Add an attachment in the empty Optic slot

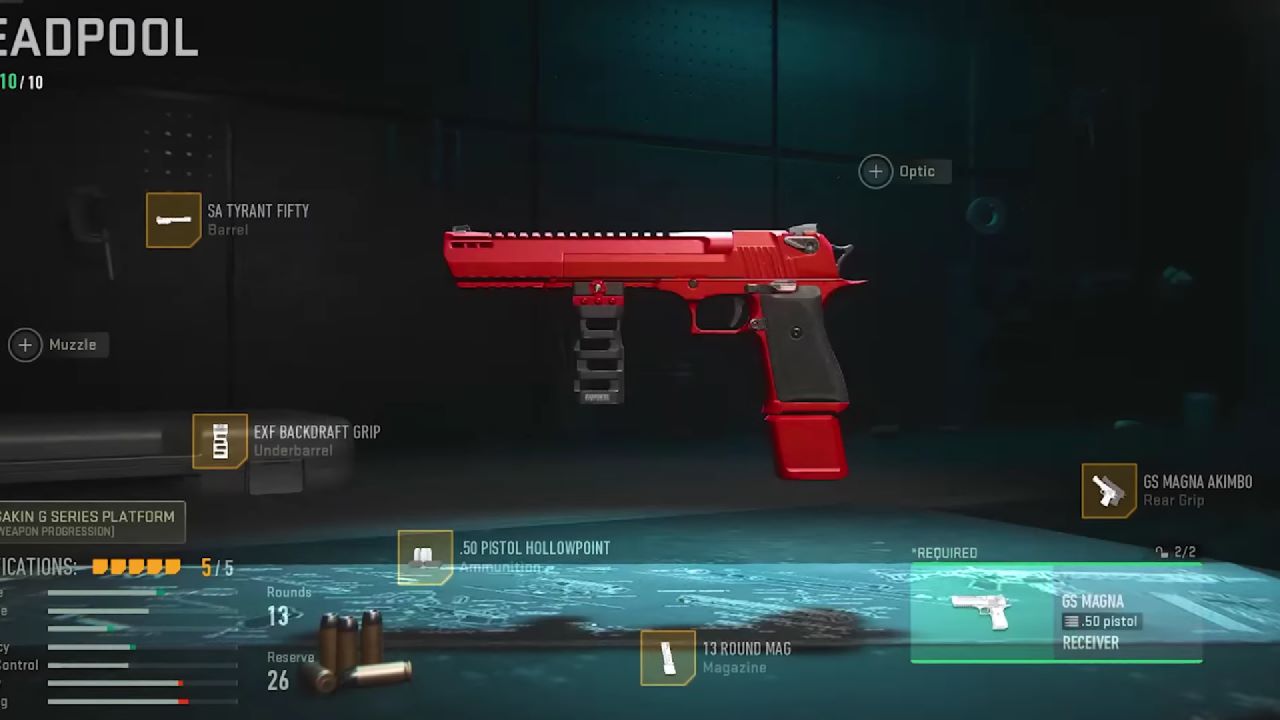[875, 171]
